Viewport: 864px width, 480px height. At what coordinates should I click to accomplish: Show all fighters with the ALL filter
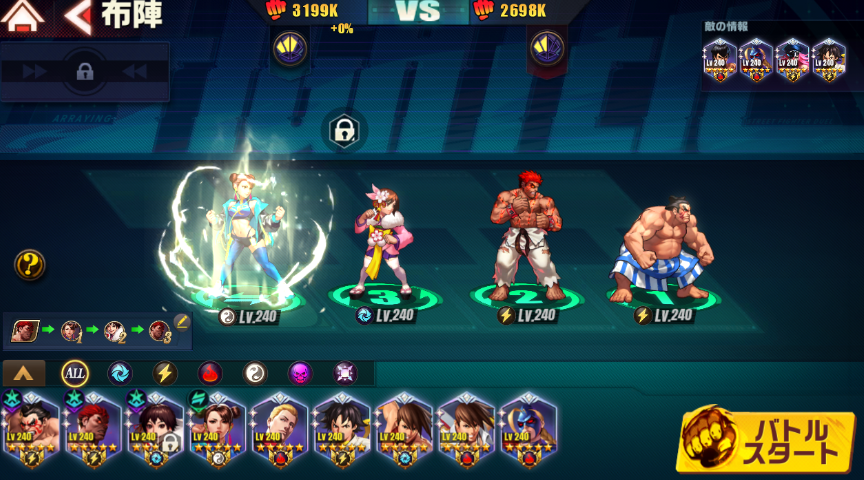pos(75,374)
